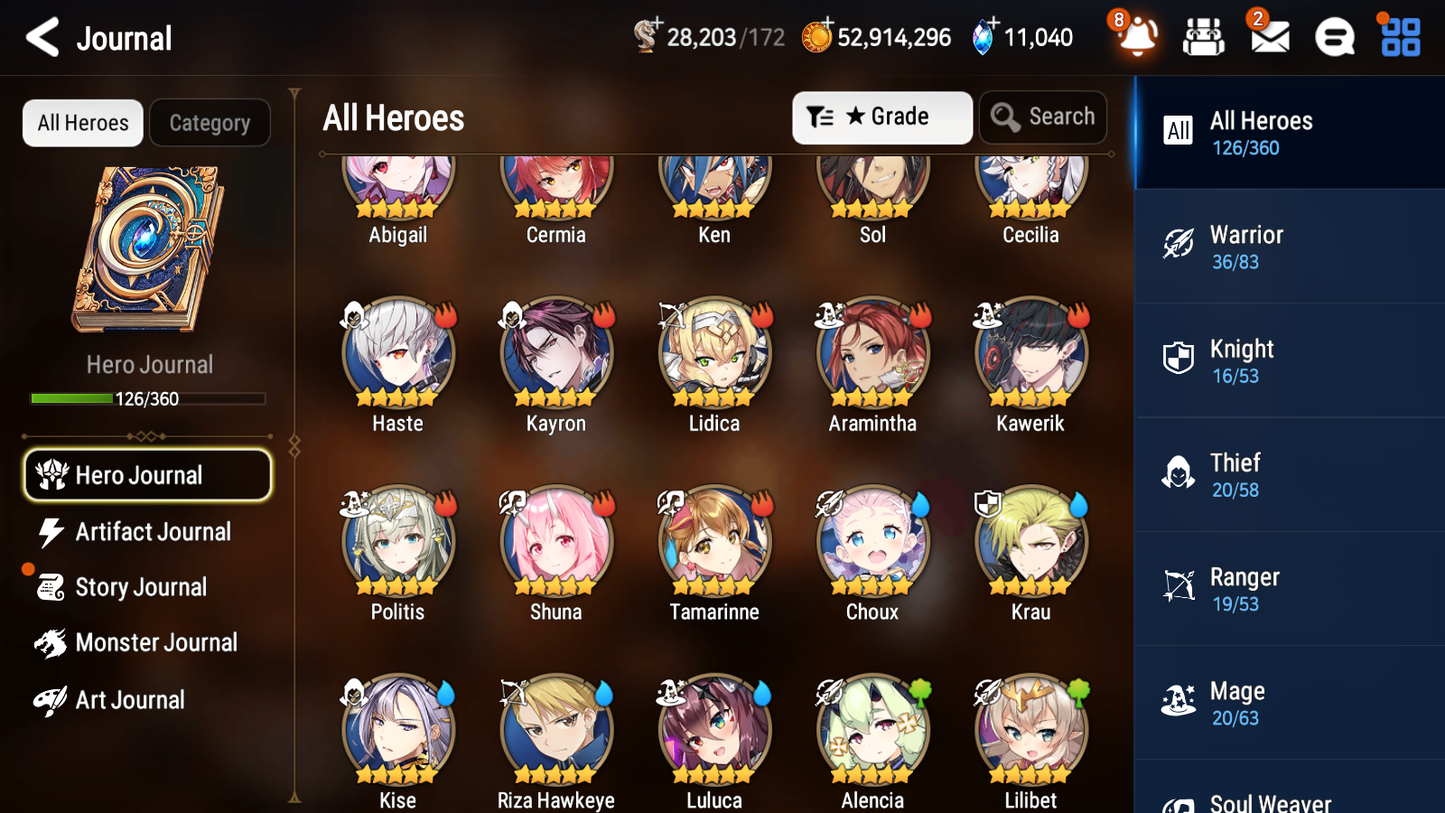1445x813 pixels.
Task: Open the chat bubble icon
Action: (x=1333, y=36)
